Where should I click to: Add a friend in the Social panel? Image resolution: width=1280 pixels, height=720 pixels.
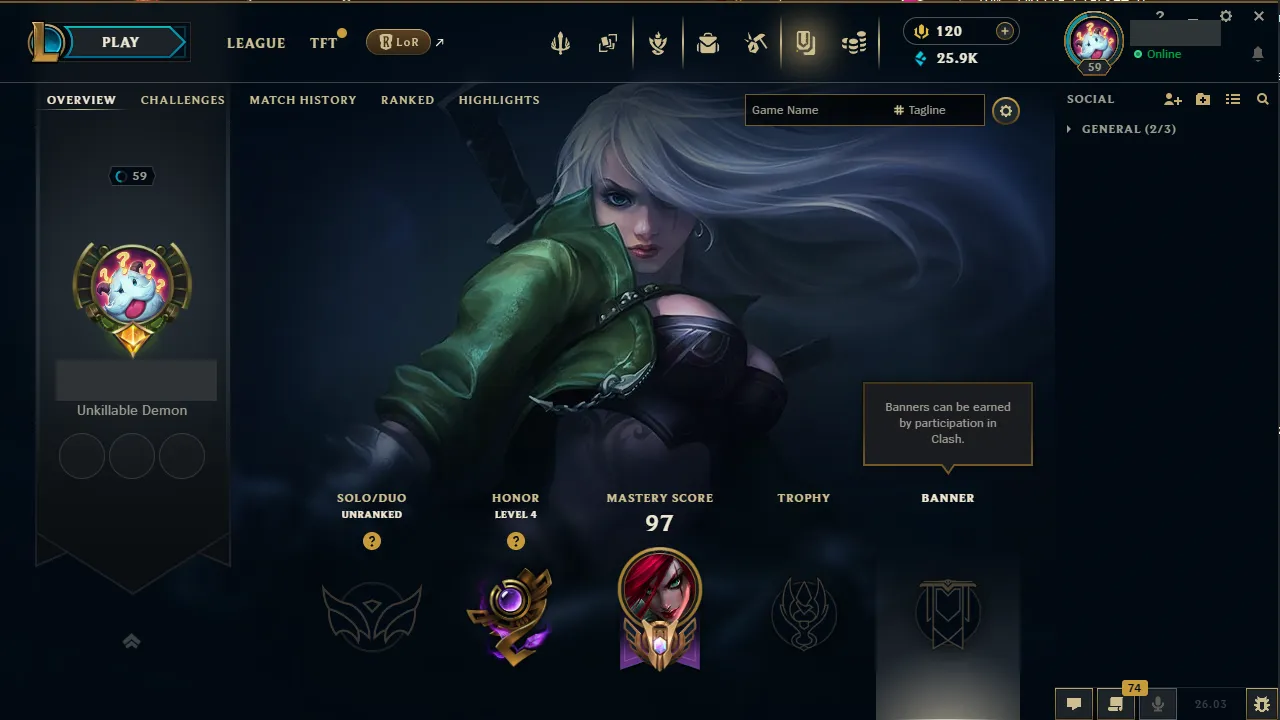pos(1171,99)
